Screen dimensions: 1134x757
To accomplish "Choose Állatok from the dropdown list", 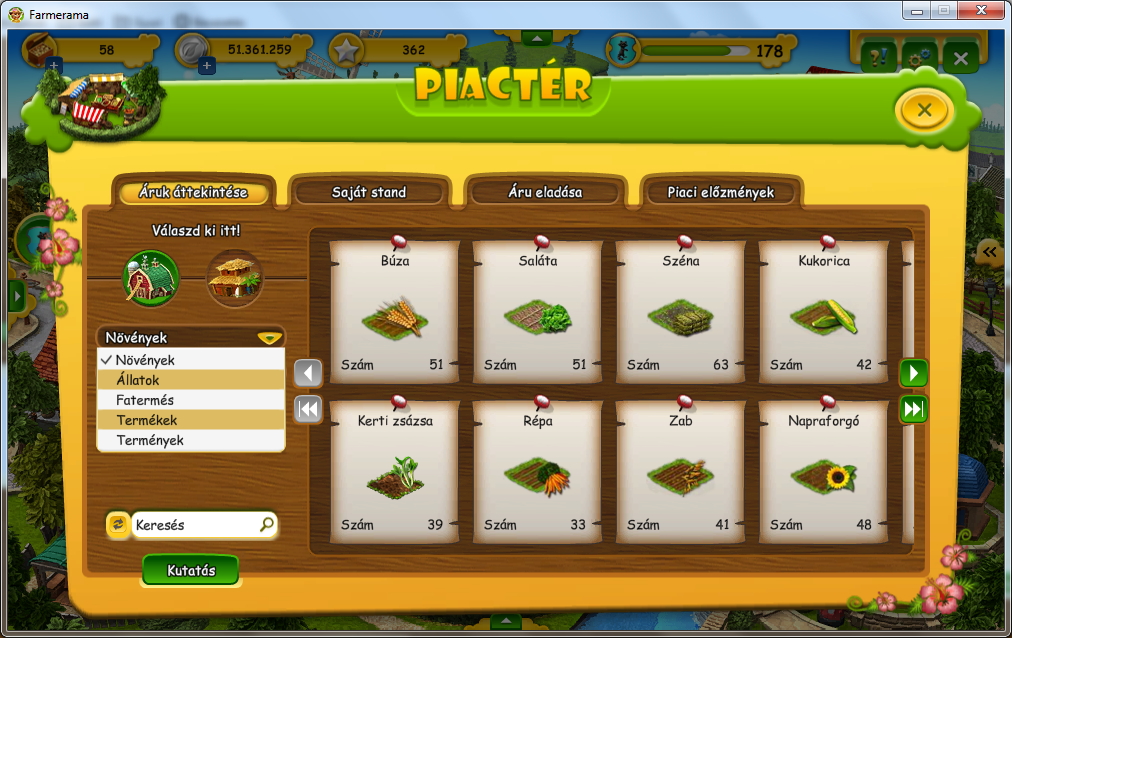I will (x=190, y=380).
